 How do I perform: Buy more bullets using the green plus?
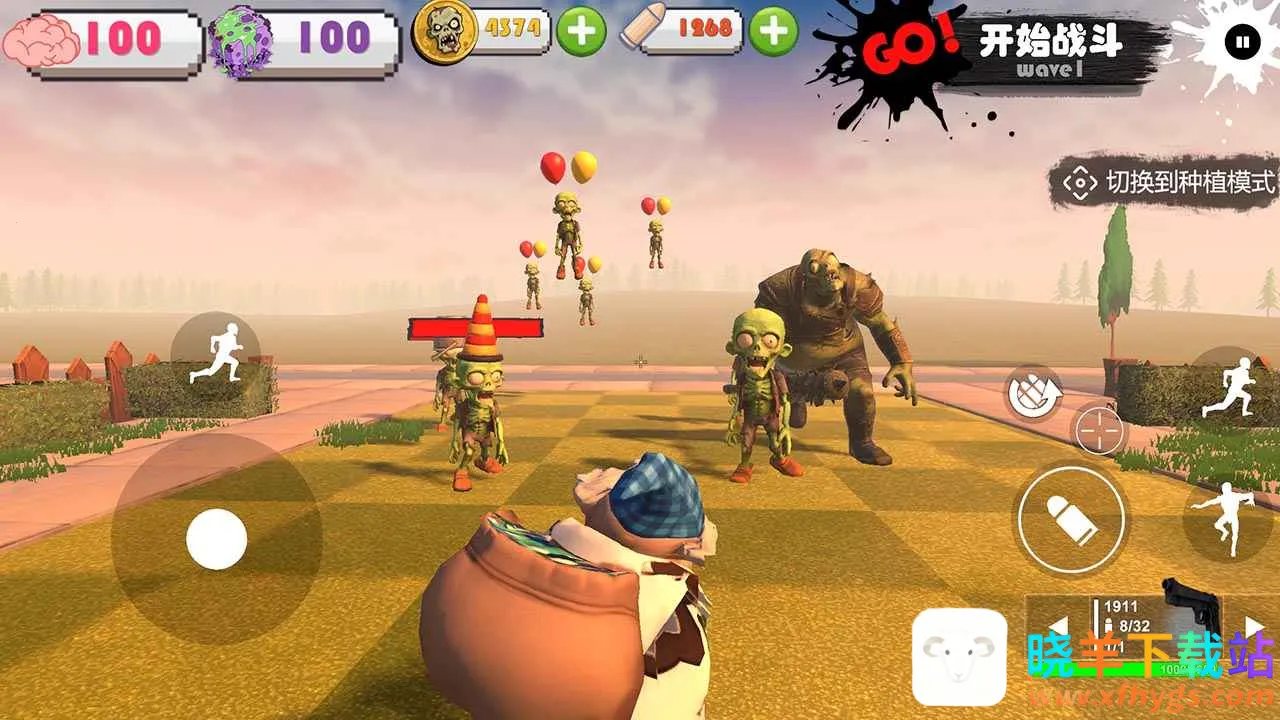tap(773, 31)
